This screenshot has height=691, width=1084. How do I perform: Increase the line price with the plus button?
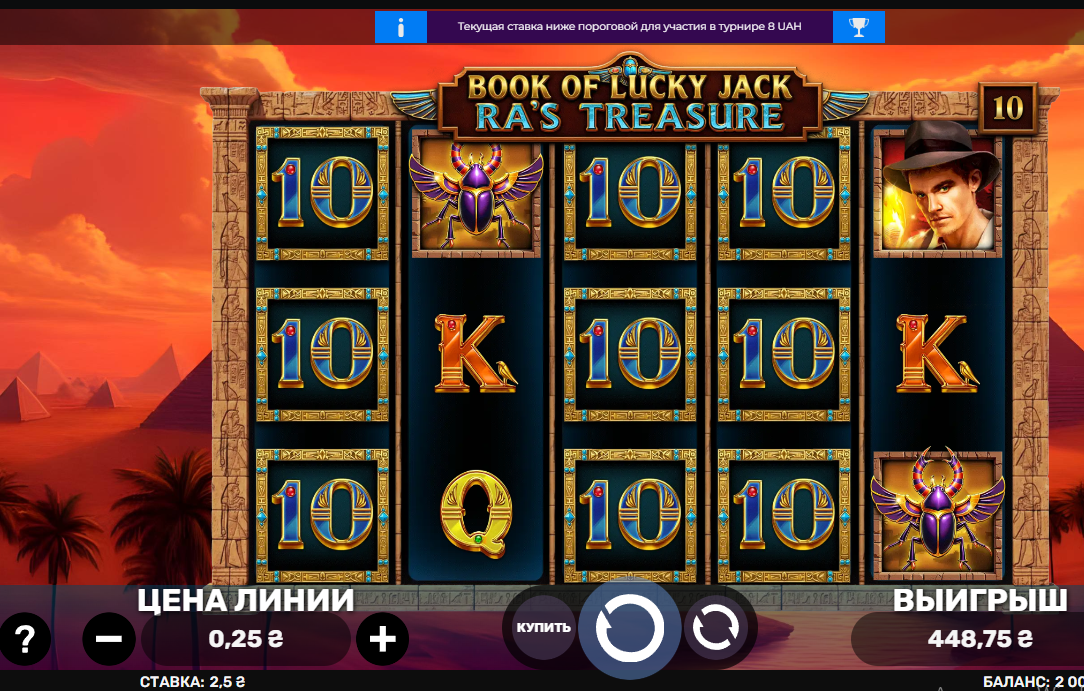coord(383,638)
